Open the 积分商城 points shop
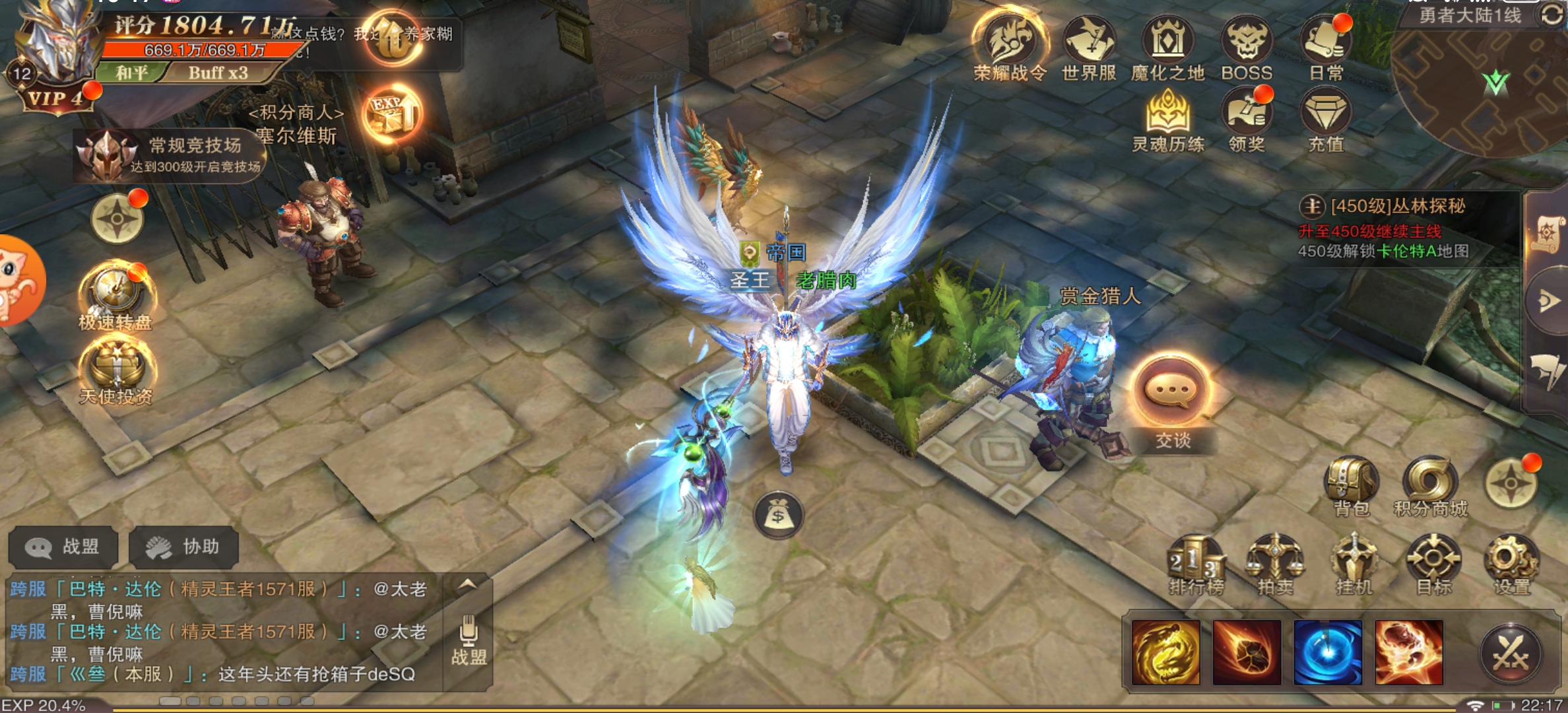Screen dimensions: 1568x713 pos(1430,484)
